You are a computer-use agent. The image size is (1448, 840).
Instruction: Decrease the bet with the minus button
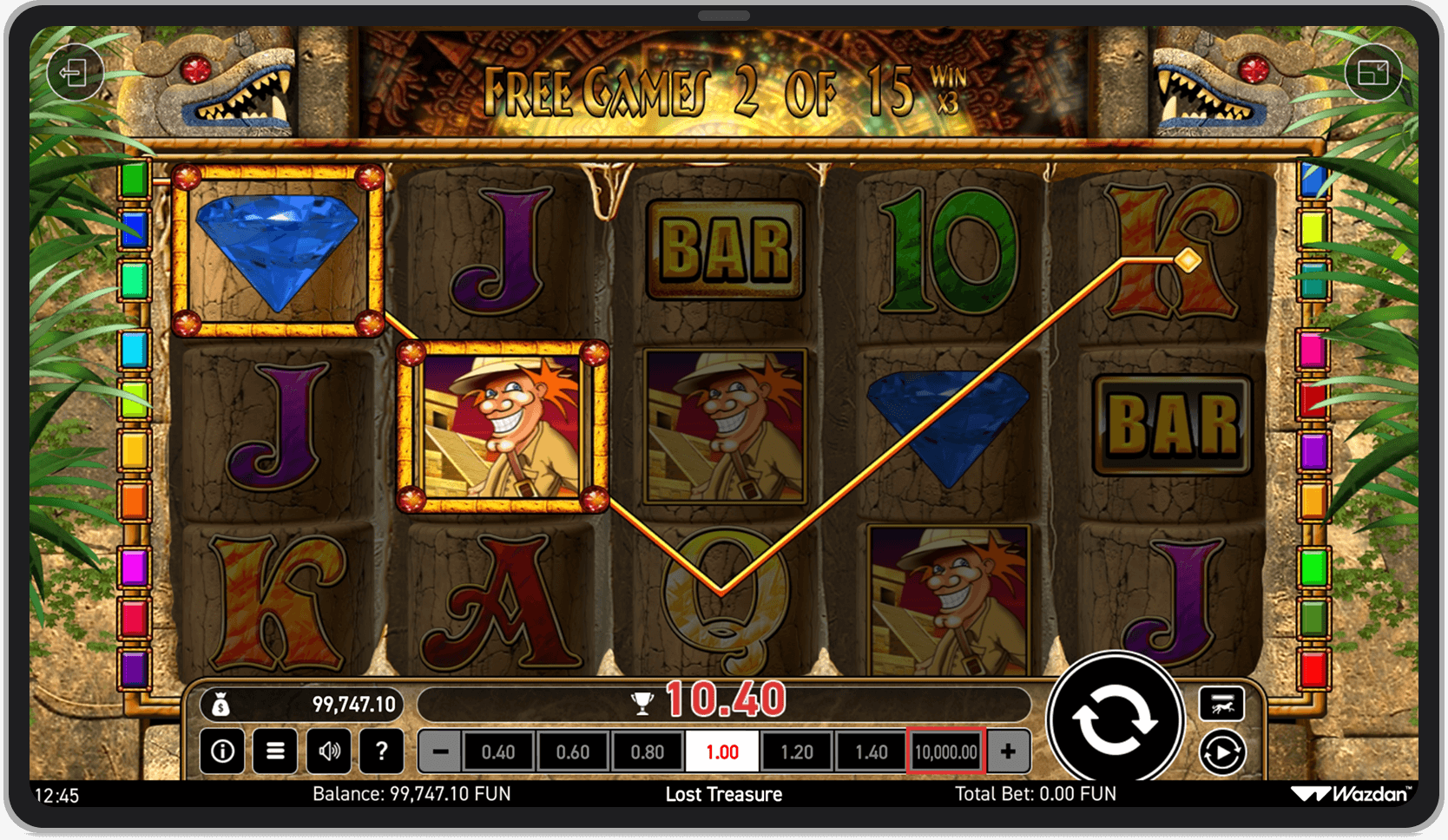439,751
